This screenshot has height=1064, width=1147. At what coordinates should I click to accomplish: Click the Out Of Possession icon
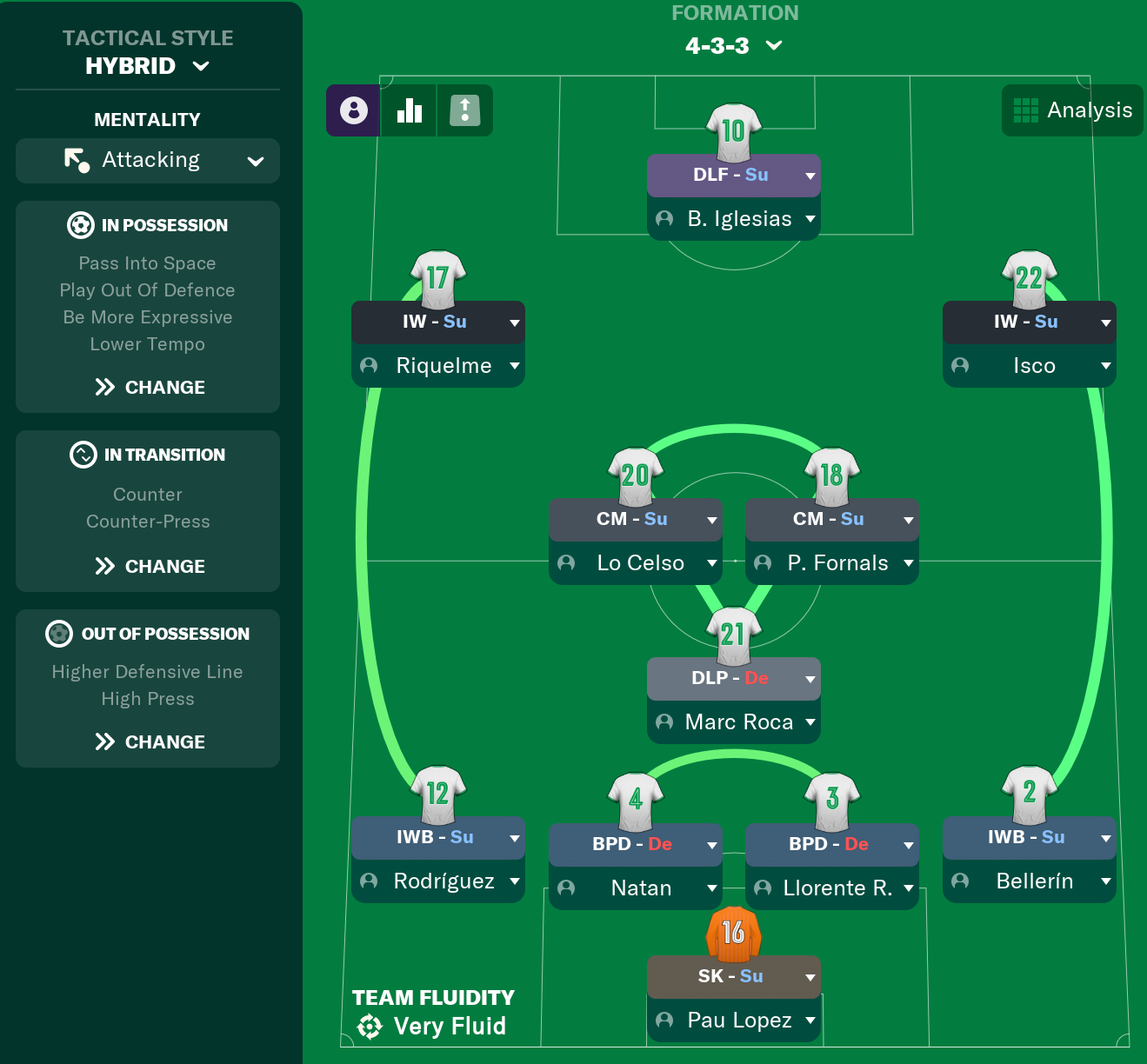pyautogui.click(x=58, y=634)
